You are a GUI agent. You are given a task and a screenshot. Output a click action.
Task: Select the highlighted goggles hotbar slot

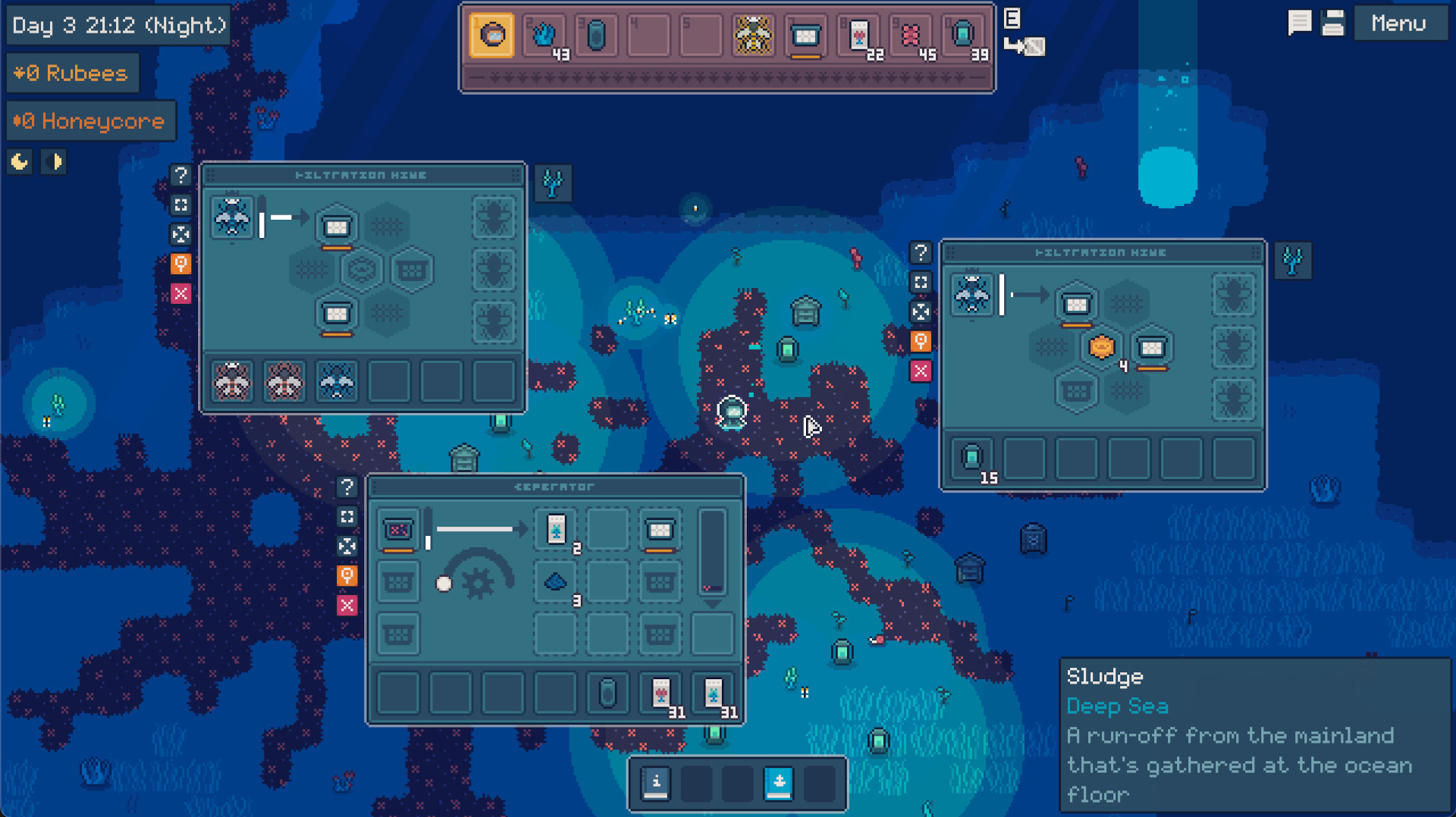coord(491,35)
